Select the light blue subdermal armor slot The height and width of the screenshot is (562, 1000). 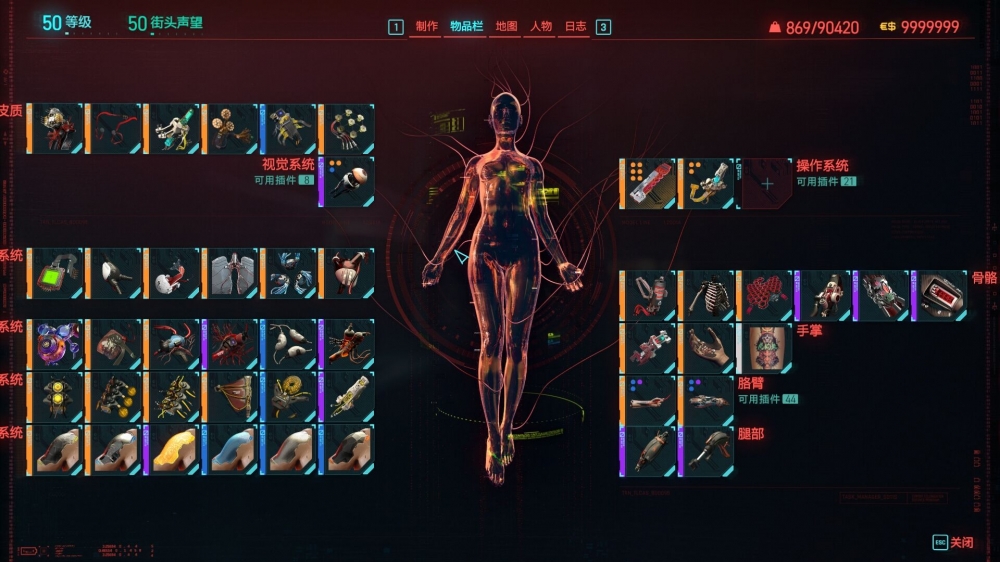pos(231,450)
